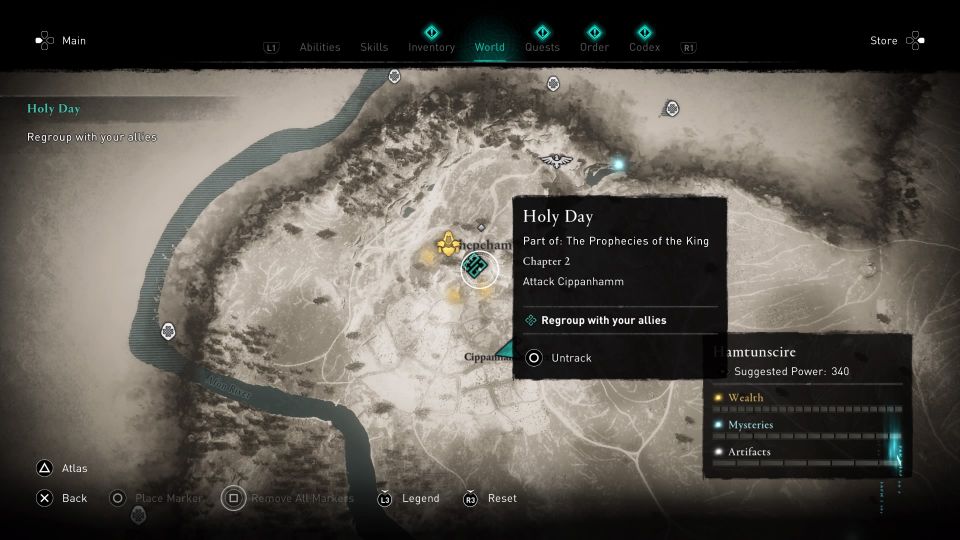Show the Quests tab
Screen dimensions: 960x540
tap(542, 47)
